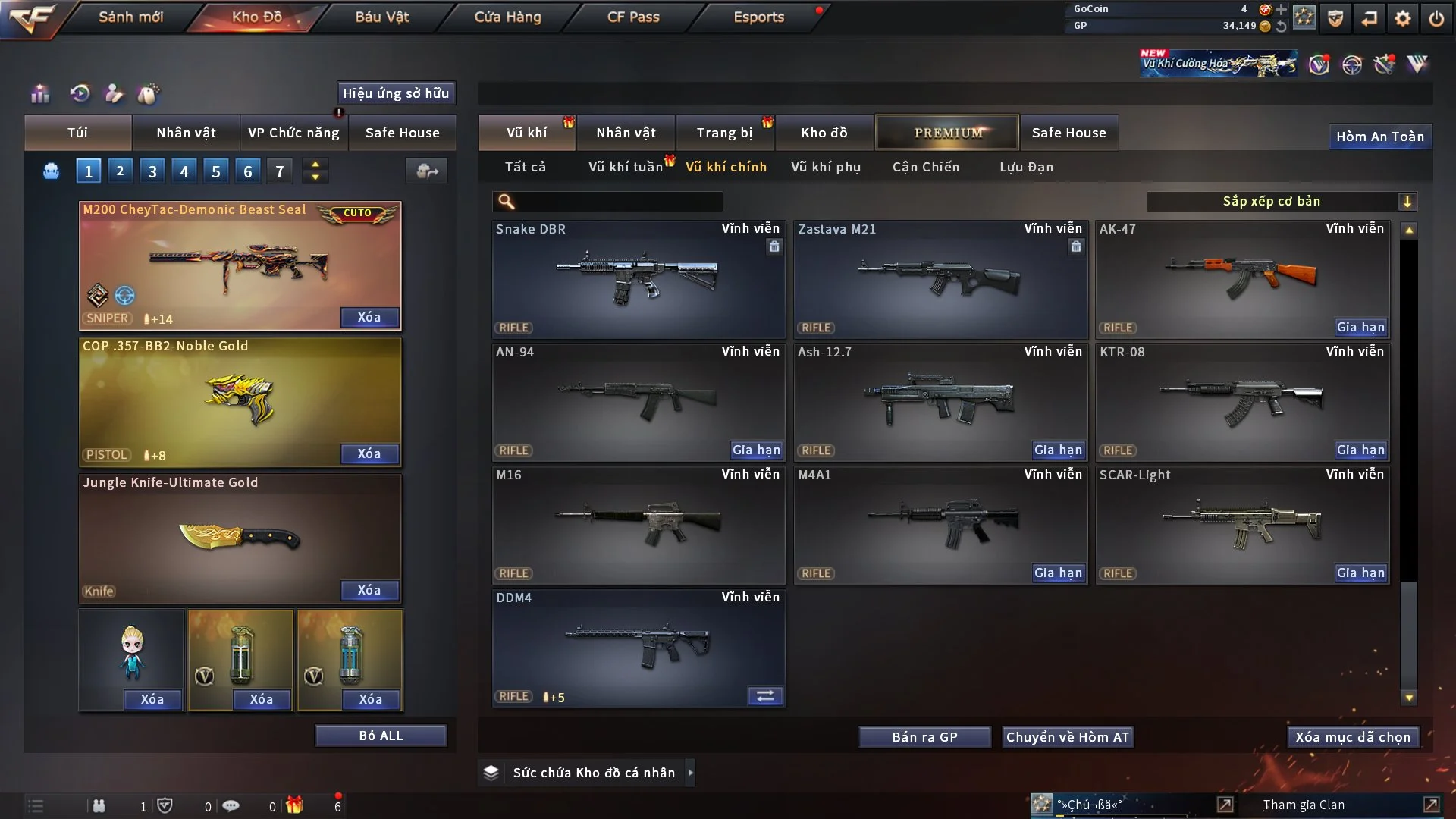This screenshot has height=819, width=1456.
Task: Focus the weapon search field
Action: tap(618, 202)
